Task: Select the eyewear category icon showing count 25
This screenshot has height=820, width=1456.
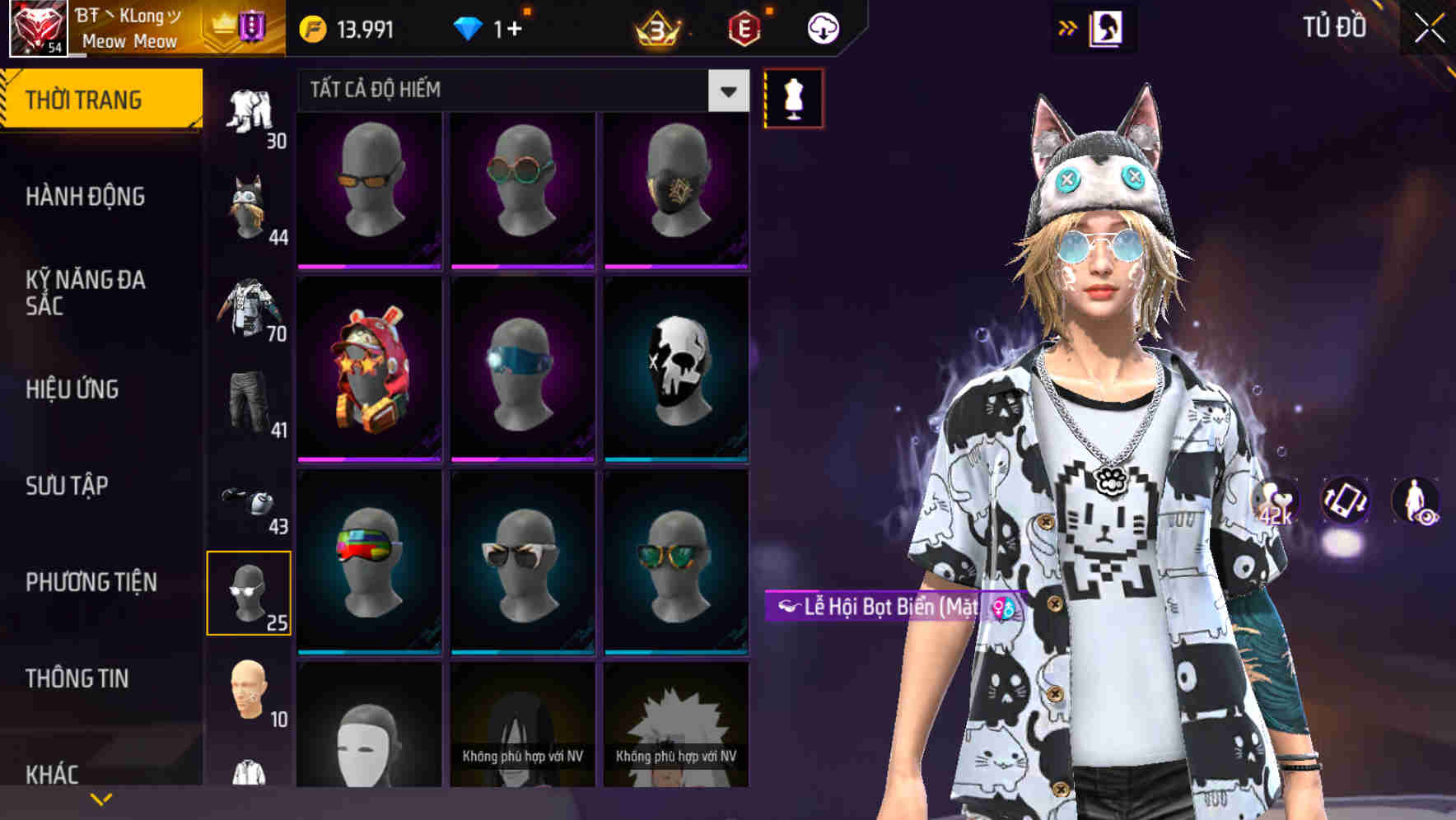Action: pos(251,593)
